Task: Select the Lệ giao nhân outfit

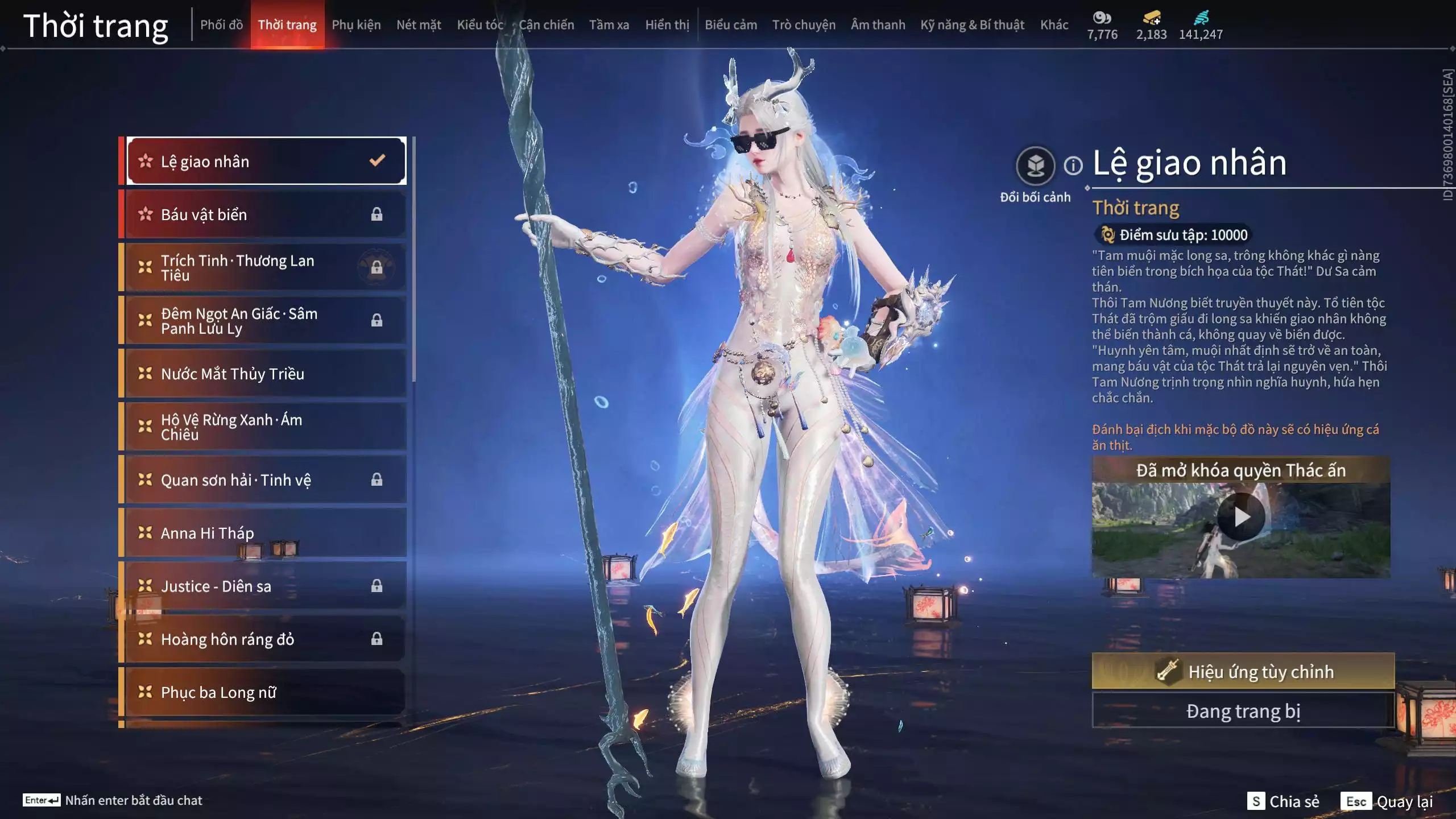Action: pos(266,161)
